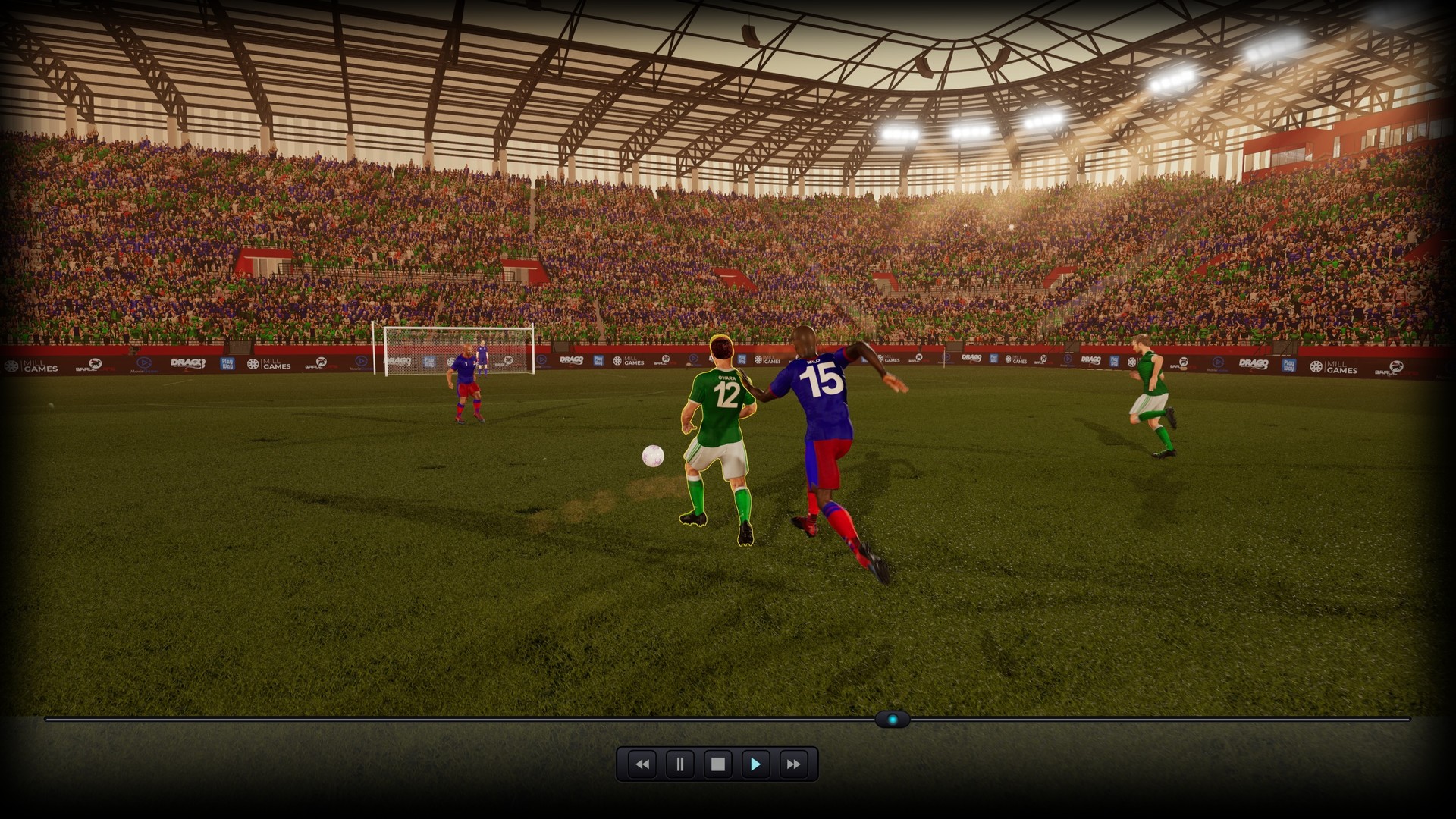Rewind the replay using the rewind control
Viewport: 1456px width, 819px height.
click(x=642, y=764)
